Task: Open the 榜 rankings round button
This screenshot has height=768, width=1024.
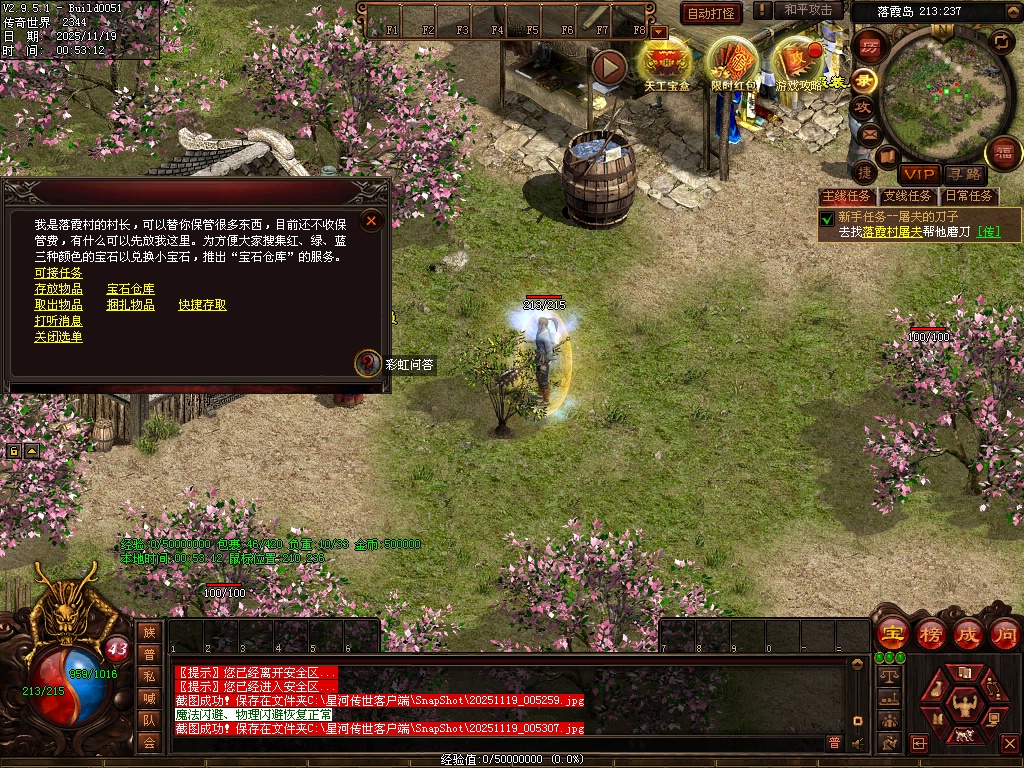Action: click(930, 634)
